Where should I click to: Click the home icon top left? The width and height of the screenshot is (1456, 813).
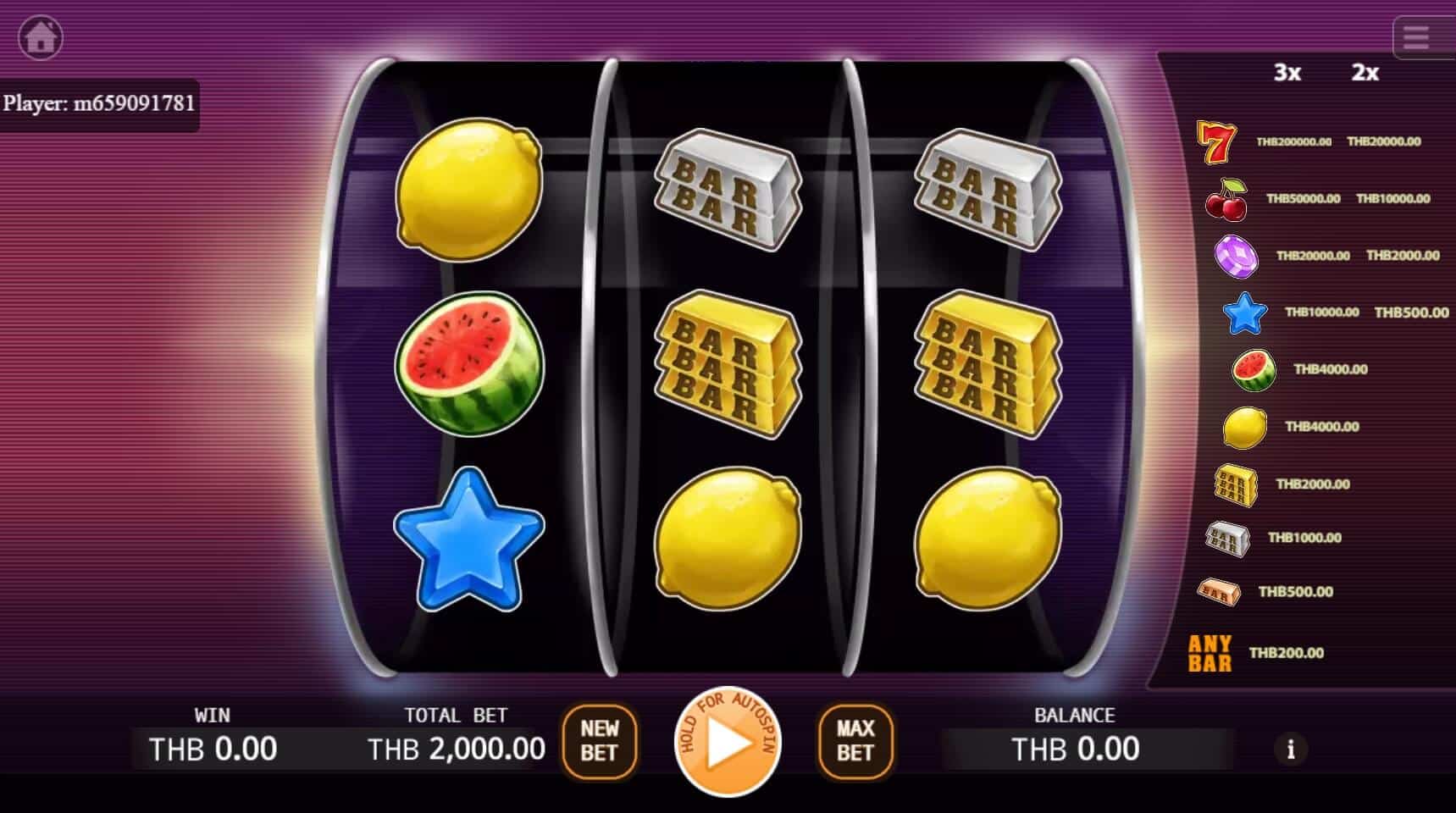coord(39,36)
